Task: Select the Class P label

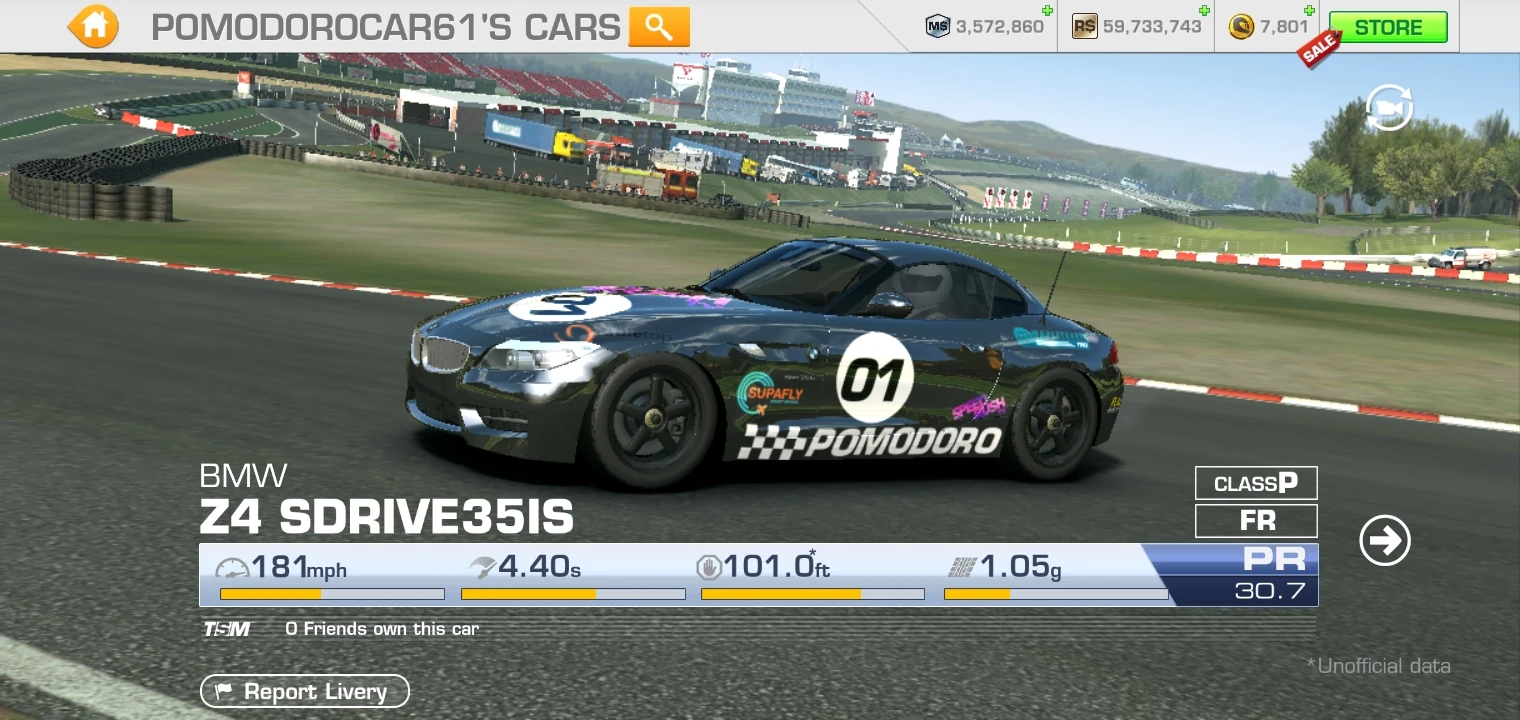Action: pos(1256,484)
